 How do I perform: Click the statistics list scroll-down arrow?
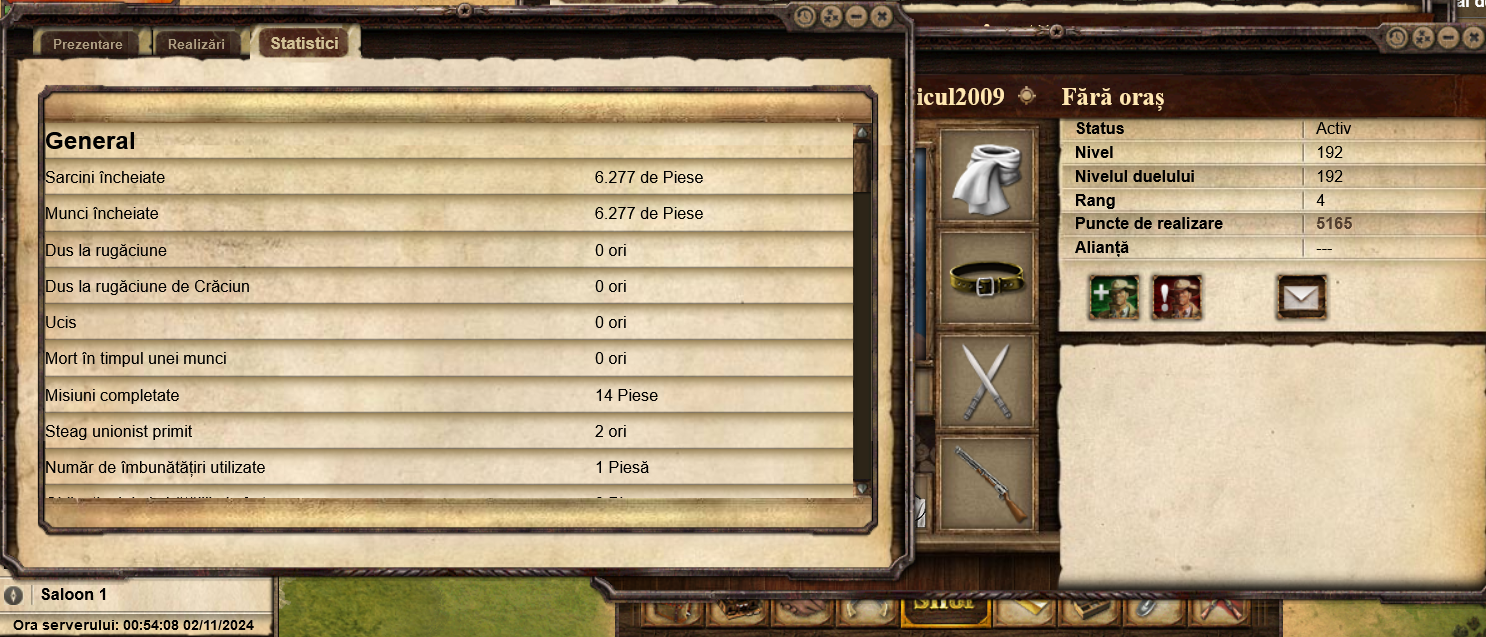coord(862,488)
